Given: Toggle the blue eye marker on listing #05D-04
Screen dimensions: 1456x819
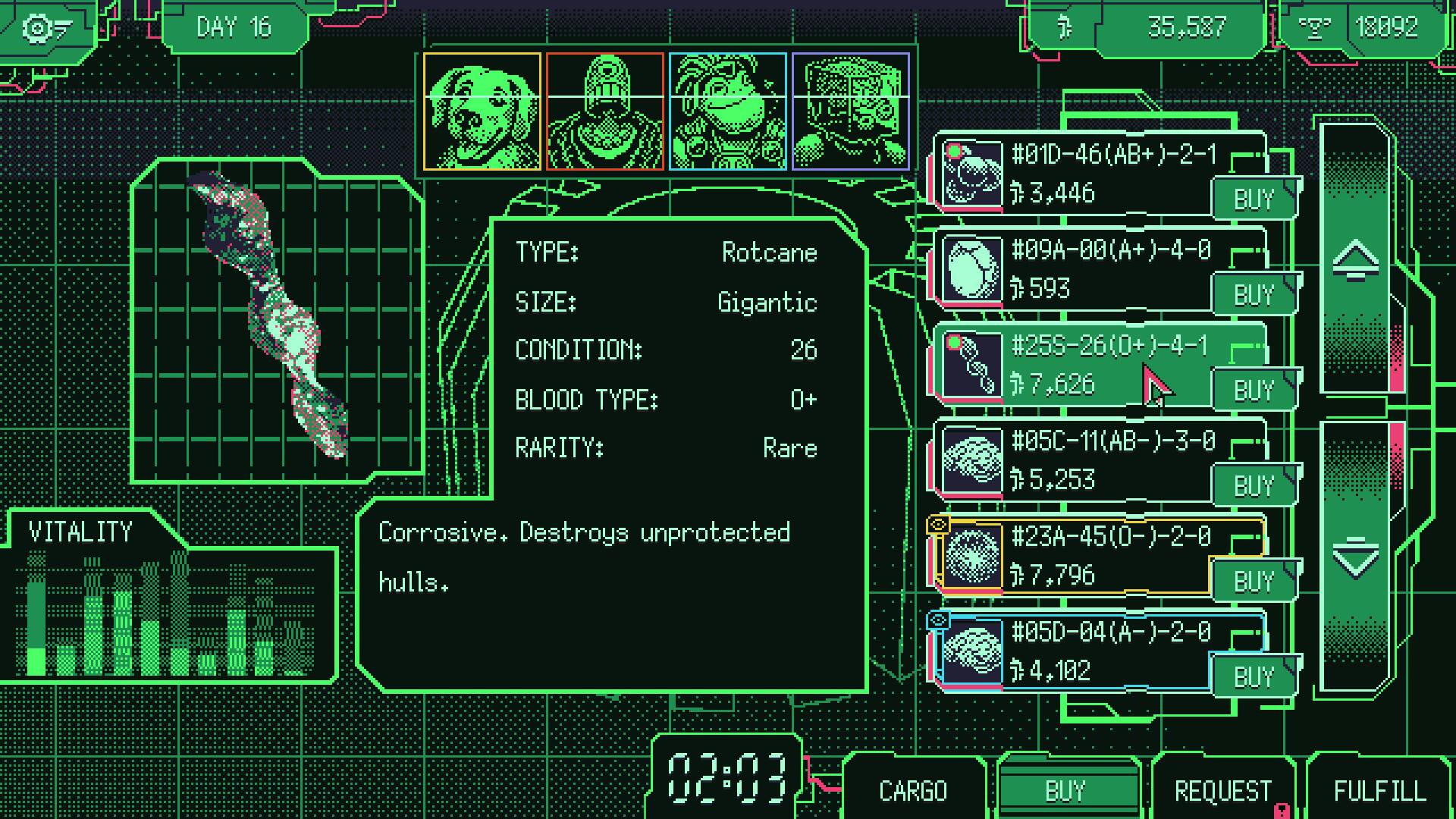Looking at the screenshot, I should (939, 619).
